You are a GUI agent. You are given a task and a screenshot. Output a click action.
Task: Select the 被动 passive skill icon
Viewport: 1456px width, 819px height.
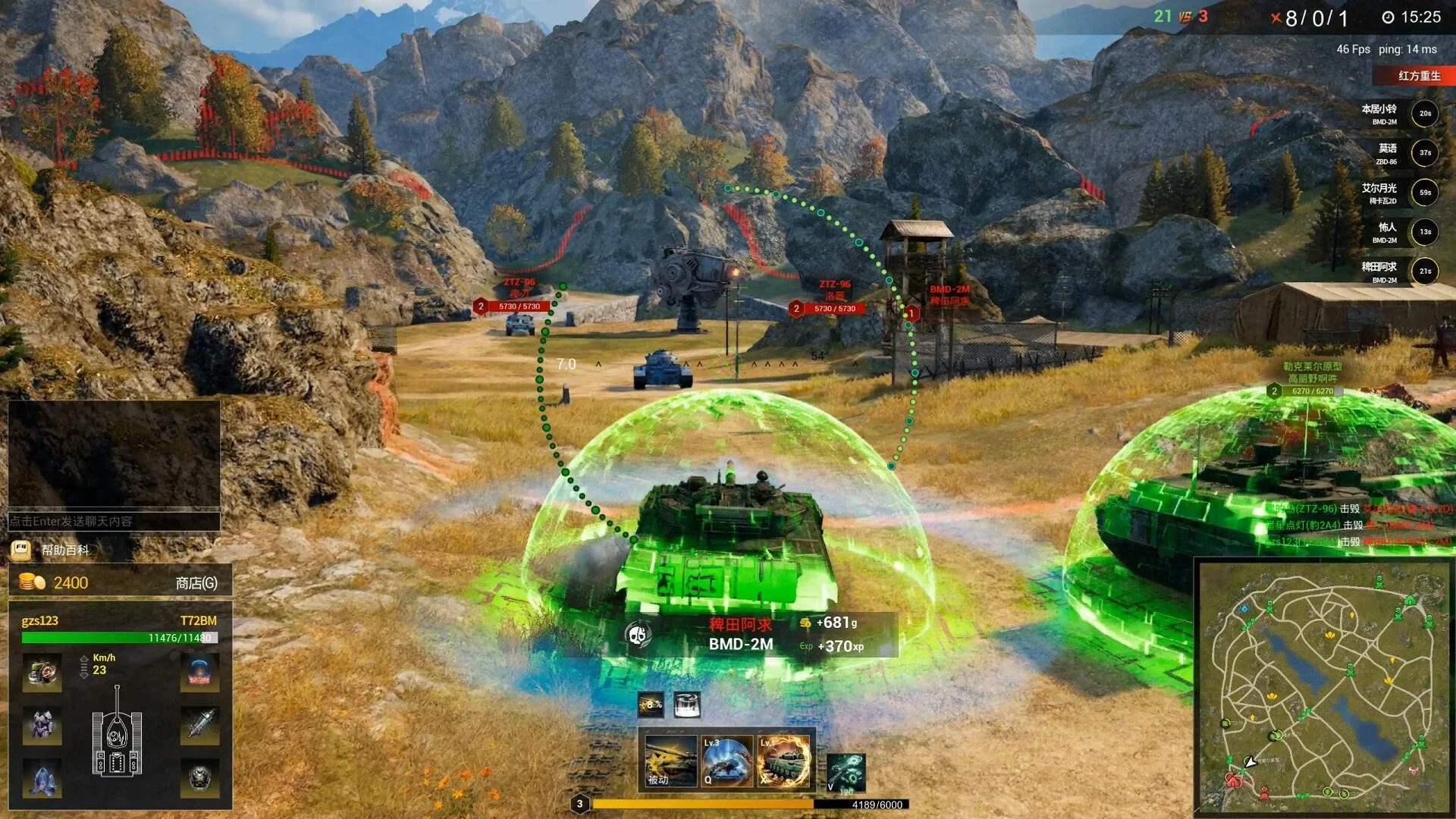click(x=670, y=761)
